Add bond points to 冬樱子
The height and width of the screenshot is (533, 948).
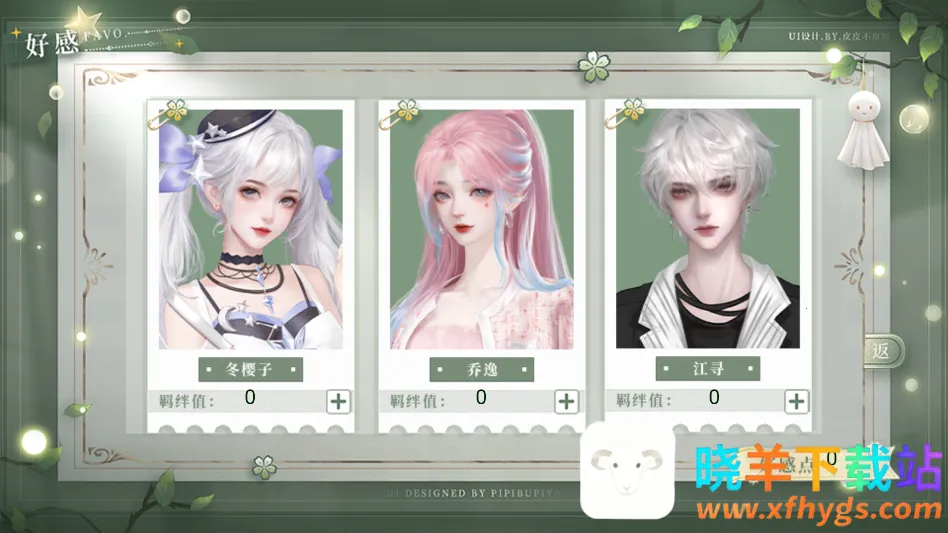tap(339, 401)
